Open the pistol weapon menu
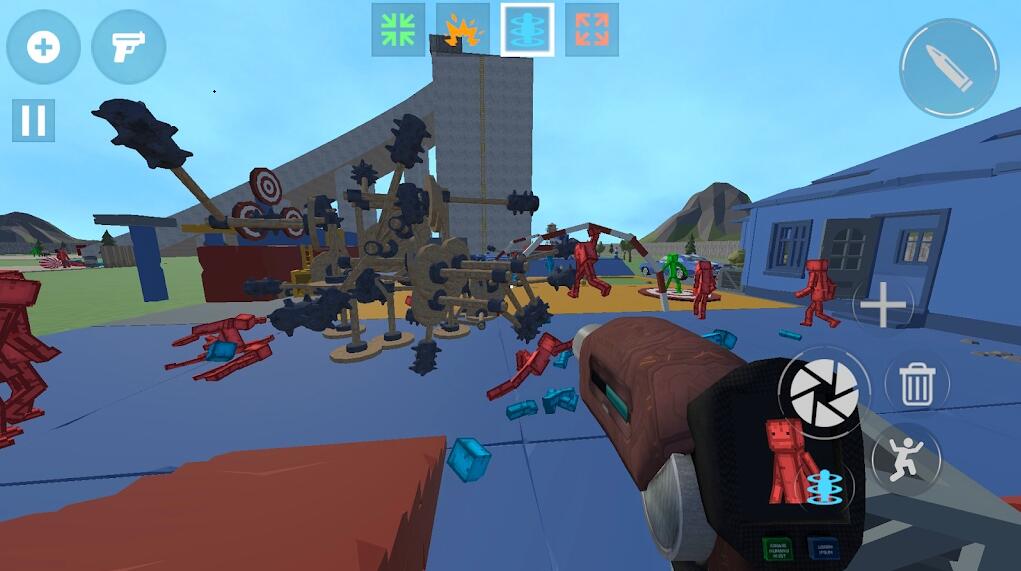Image resolution: width=1021 pixels, height=571 pixels. [x=129, y=47]
